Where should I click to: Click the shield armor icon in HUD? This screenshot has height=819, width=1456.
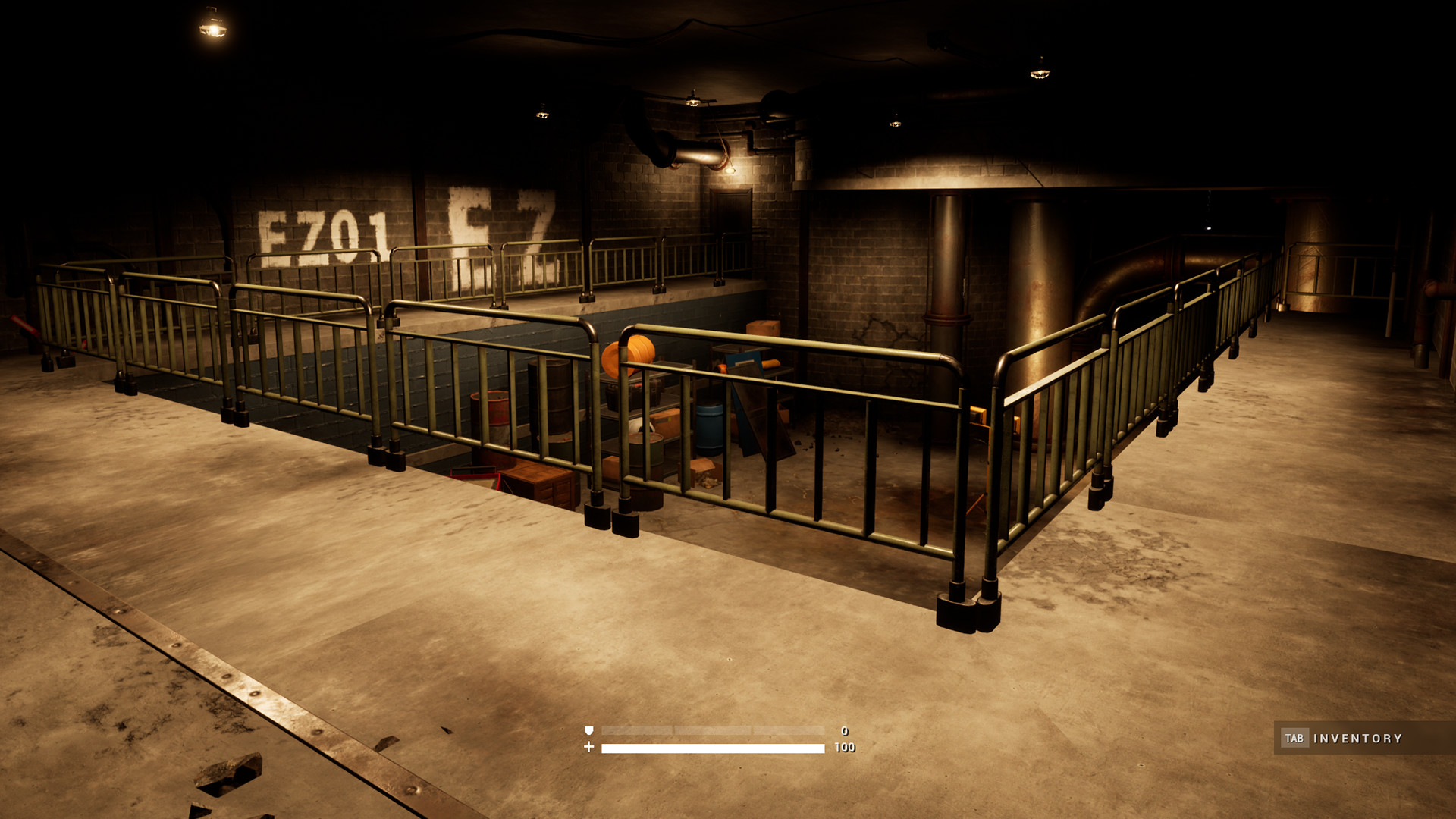(588, 731)
